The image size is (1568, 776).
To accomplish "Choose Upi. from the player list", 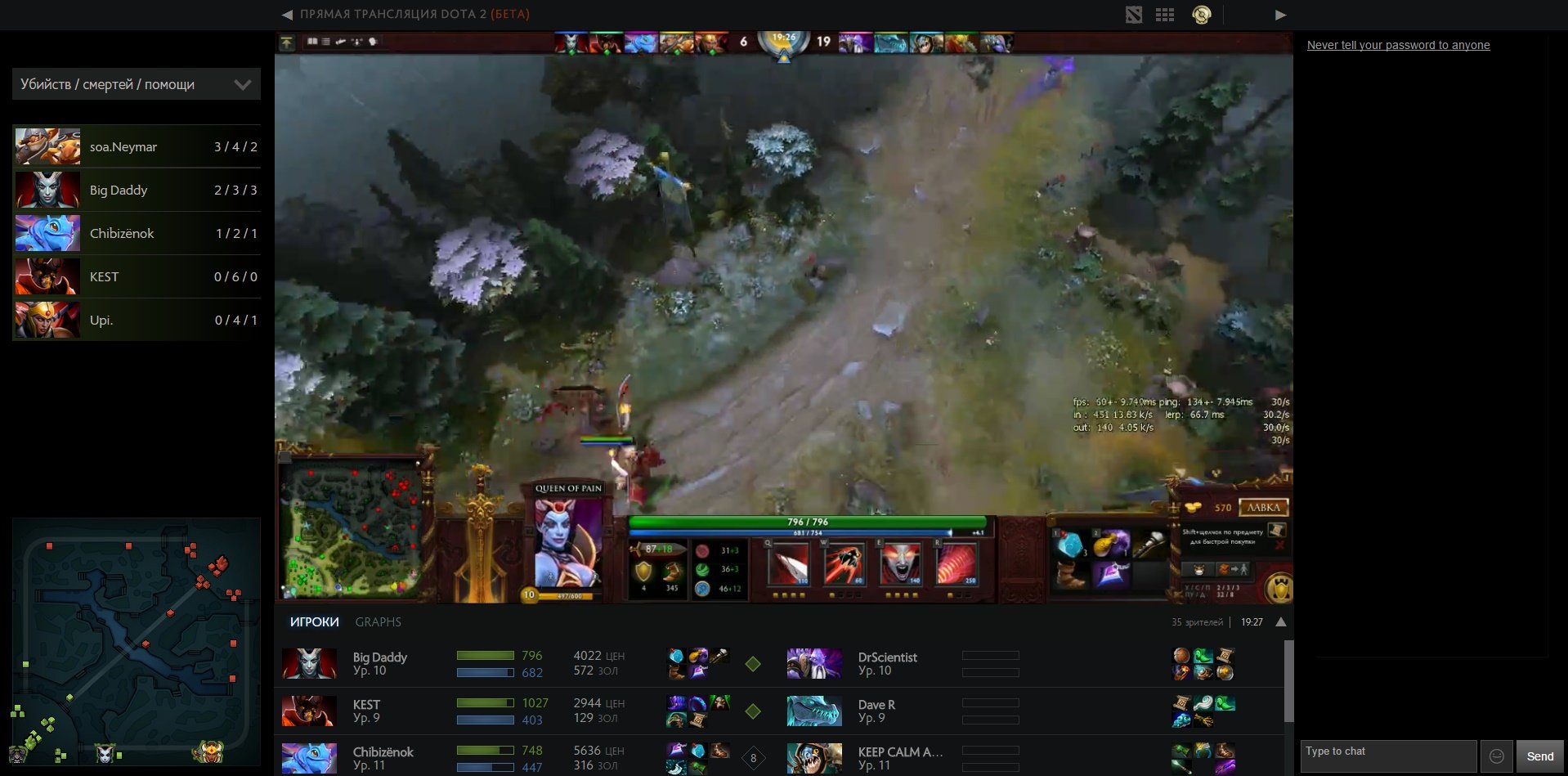I will point(136,320).
